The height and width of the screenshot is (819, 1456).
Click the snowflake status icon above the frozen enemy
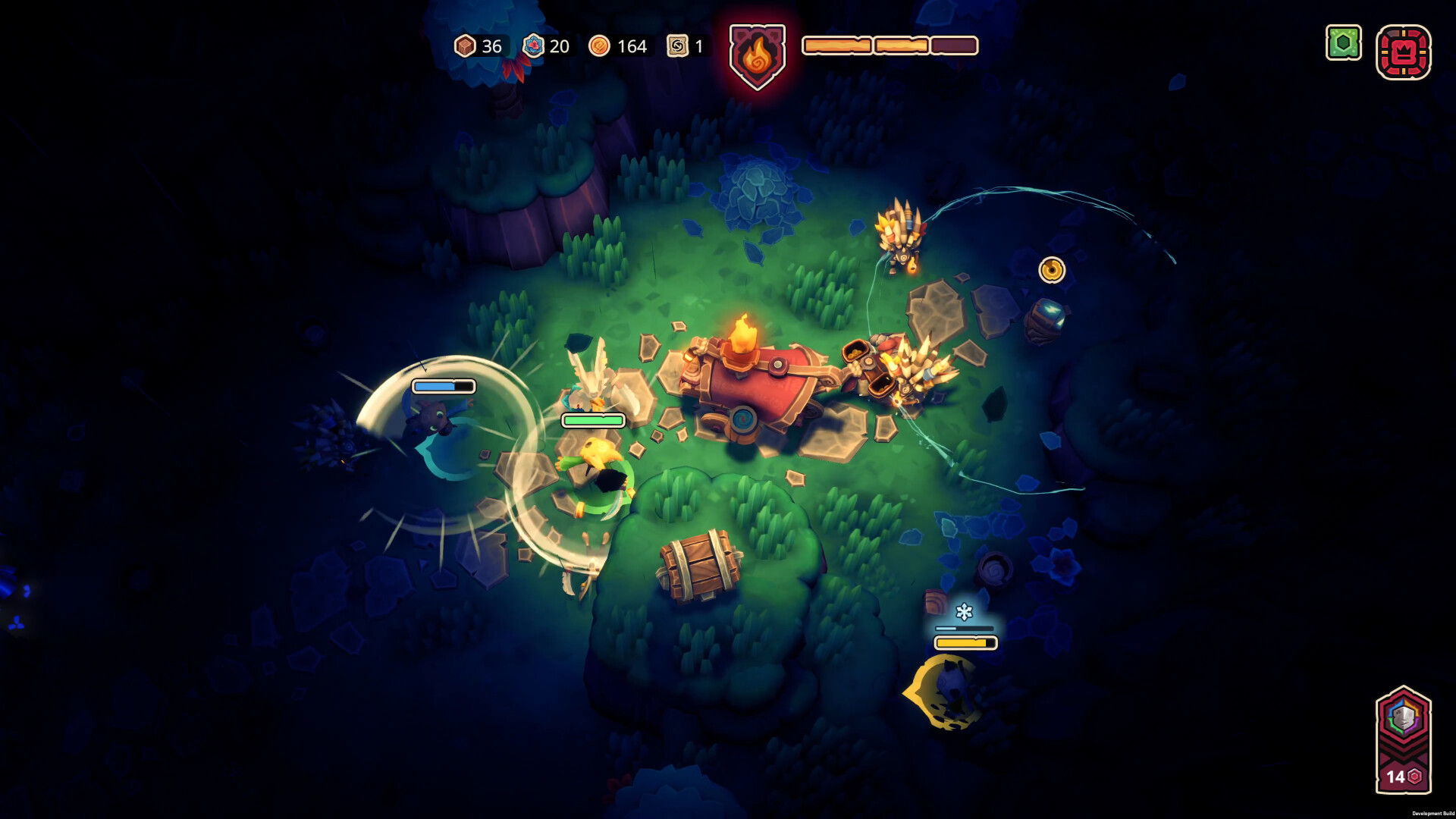[965, 611]
